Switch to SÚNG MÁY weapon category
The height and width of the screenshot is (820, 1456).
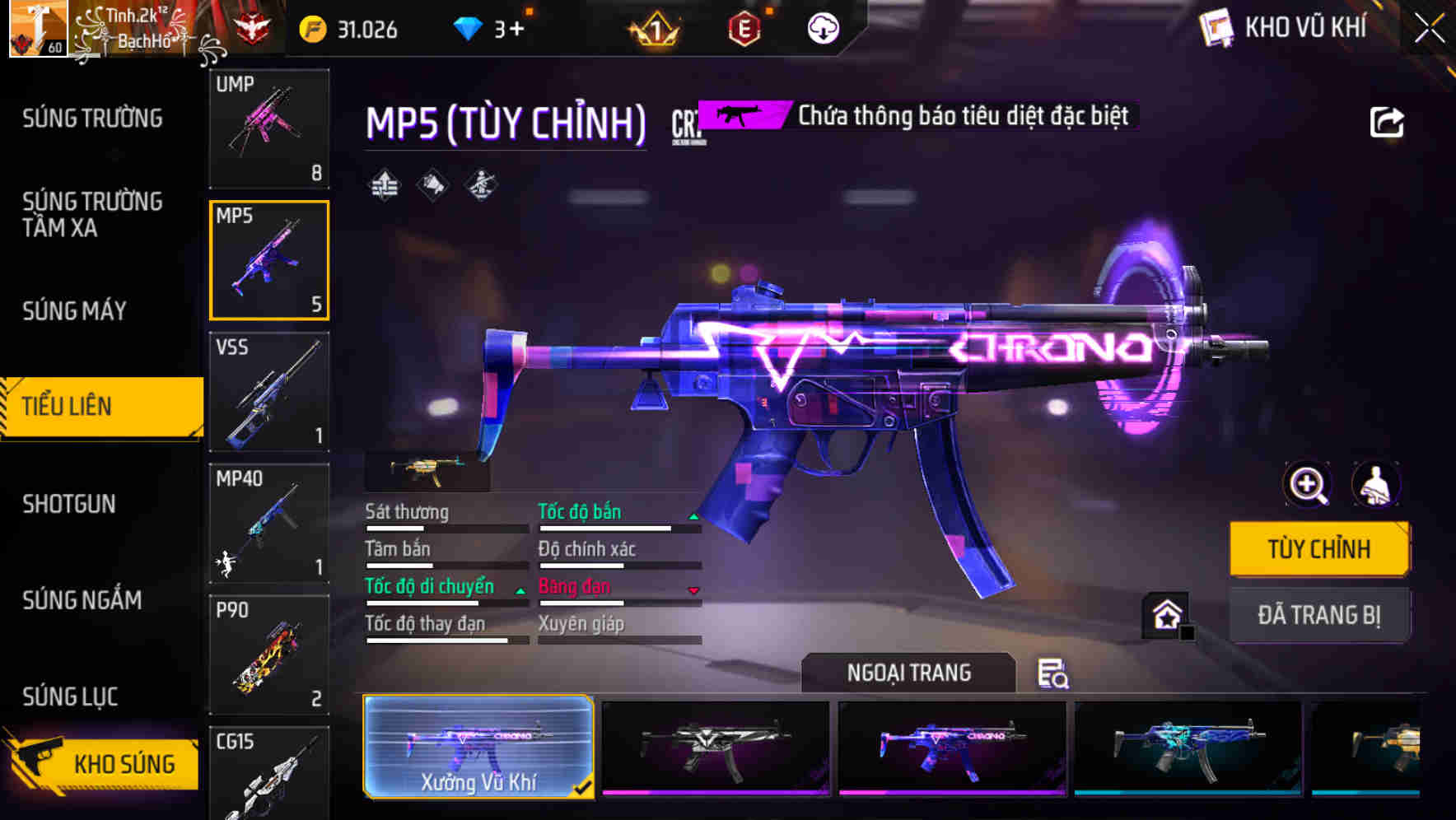point(75,311)
